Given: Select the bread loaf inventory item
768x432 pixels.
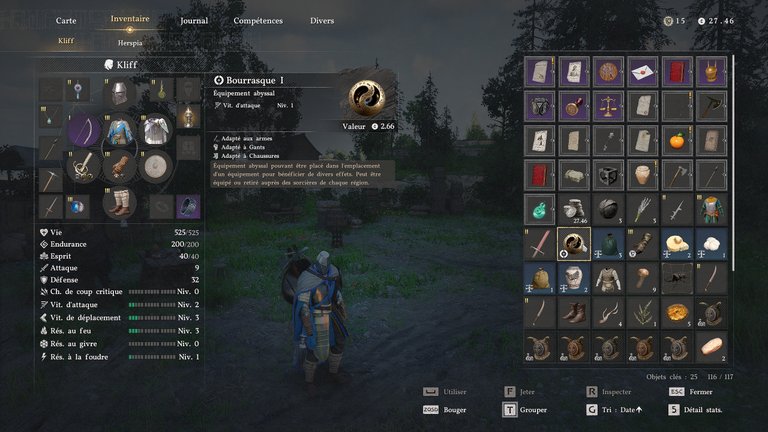Looking at the screenshot, I should (x=710, y=346).
